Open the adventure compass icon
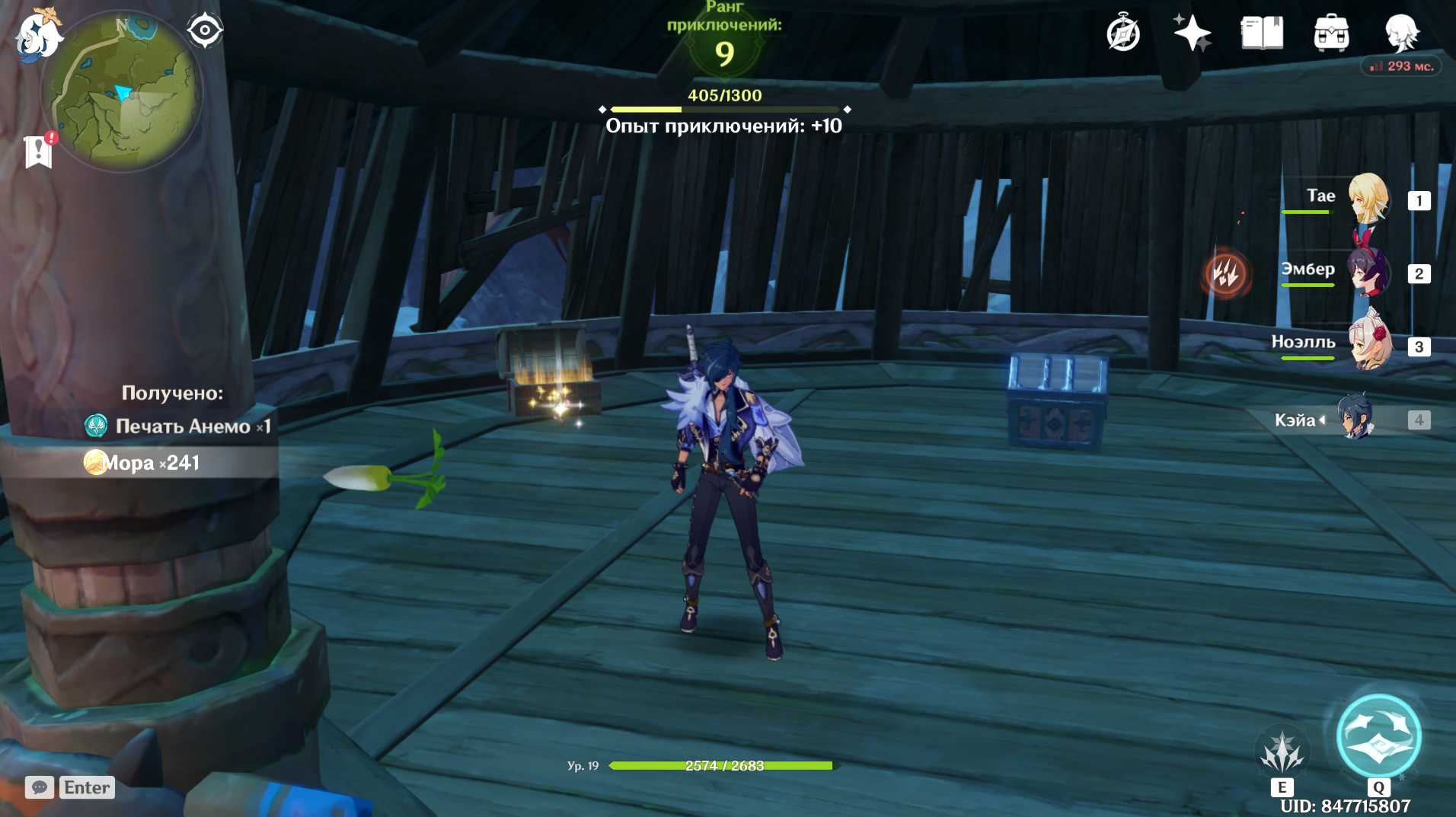The width and height of the screenshot is (1456, 817). tap(1123, 34)
